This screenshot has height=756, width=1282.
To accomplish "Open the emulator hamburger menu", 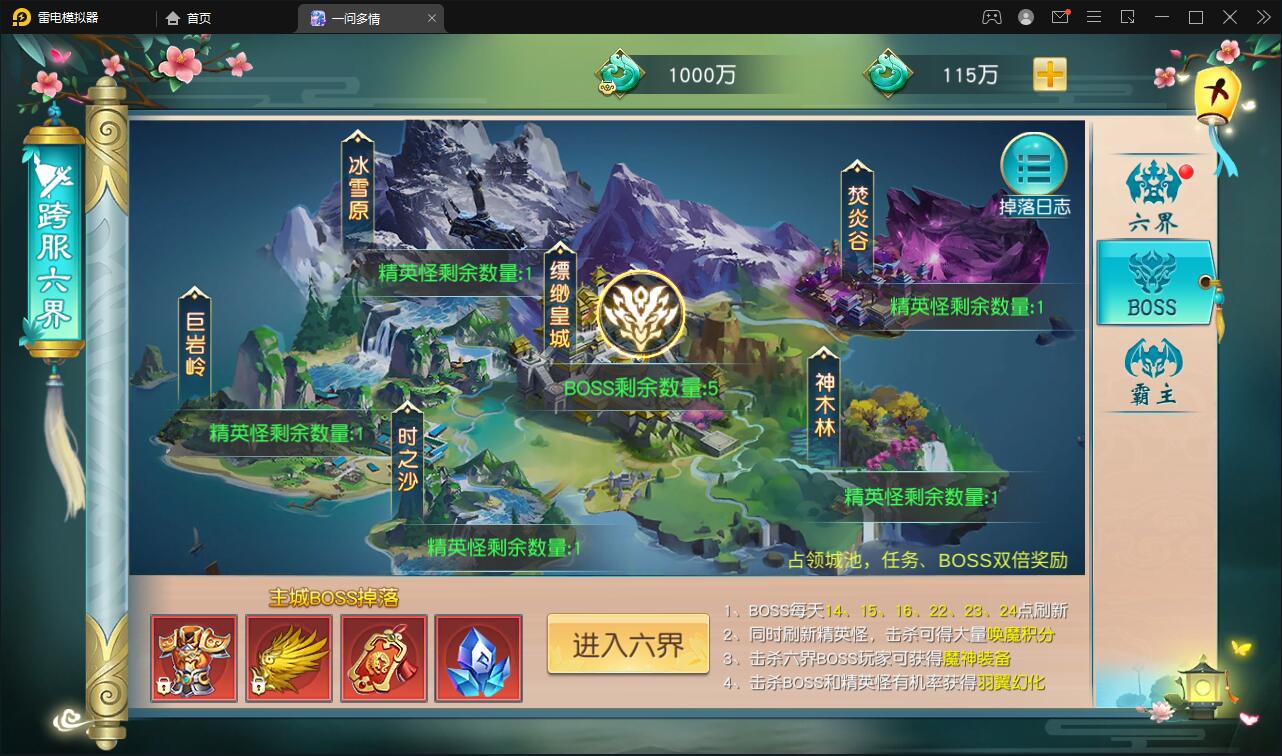I will (1095, 17).
